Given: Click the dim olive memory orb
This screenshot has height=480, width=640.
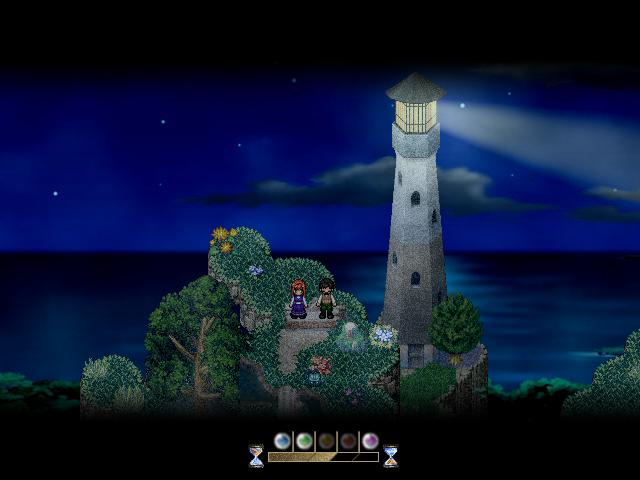Looking at the screenshot, I should click(326, 441).
